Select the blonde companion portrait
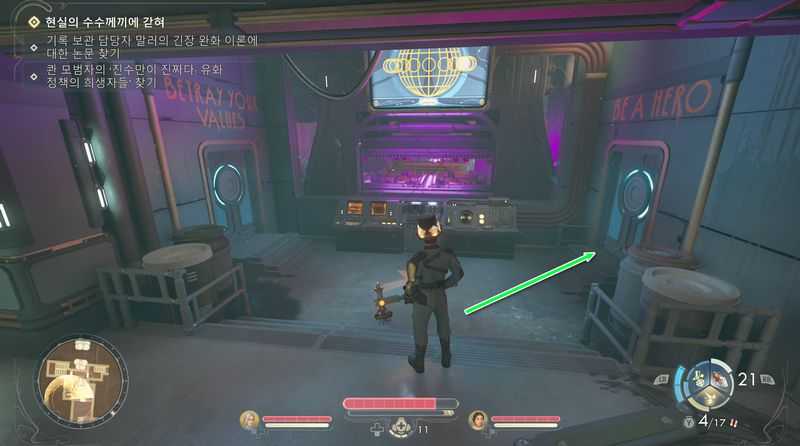This screenshot has width=800, height=446. 248,419
